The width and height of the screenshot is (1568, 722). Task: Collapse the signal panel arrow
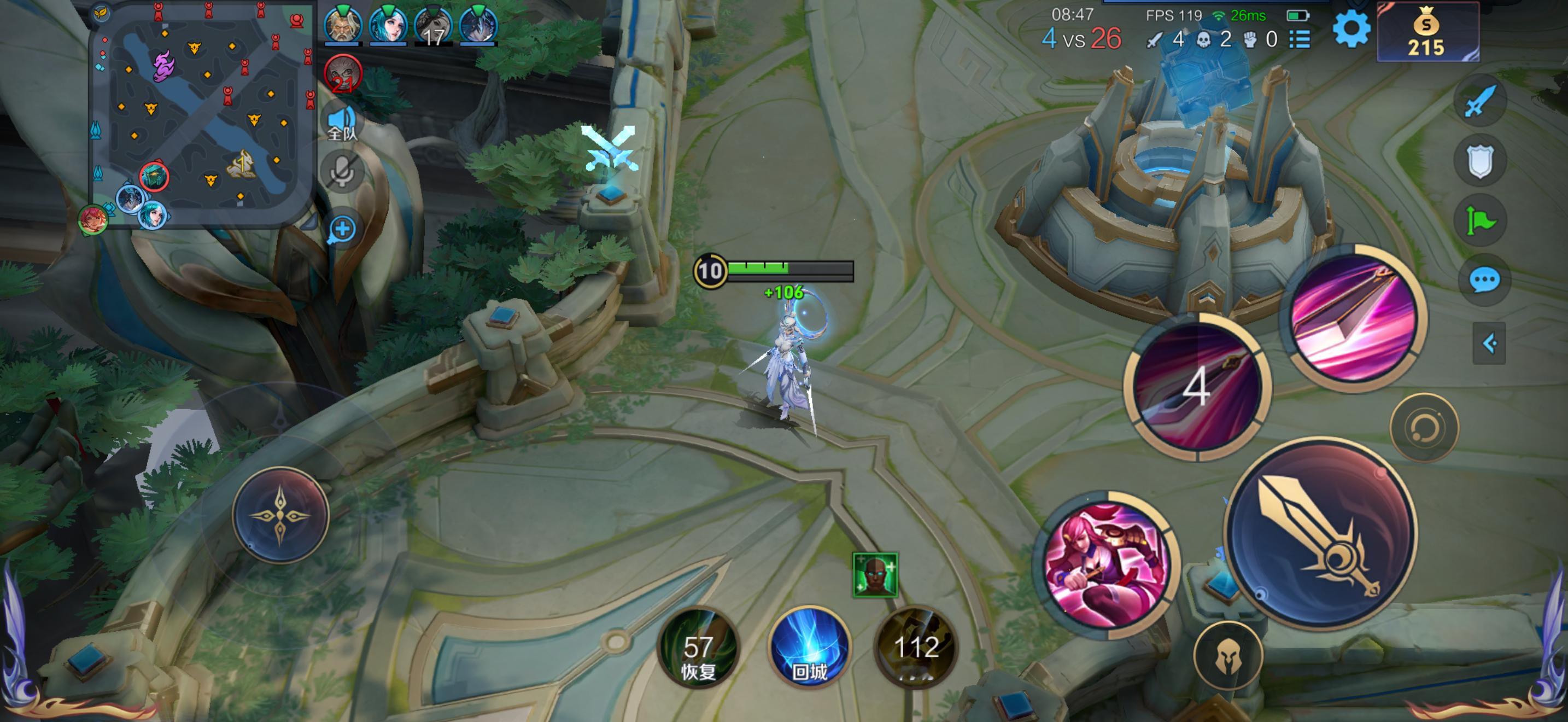[1489, 343]
